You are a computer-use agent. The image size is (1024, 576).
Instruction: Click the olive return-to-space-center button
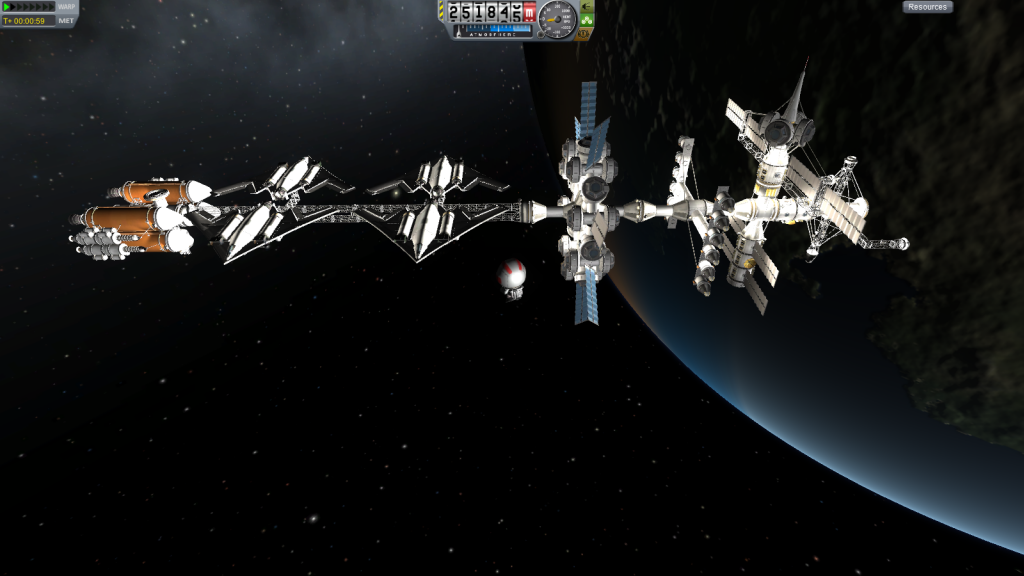click(x=586, y=6)
